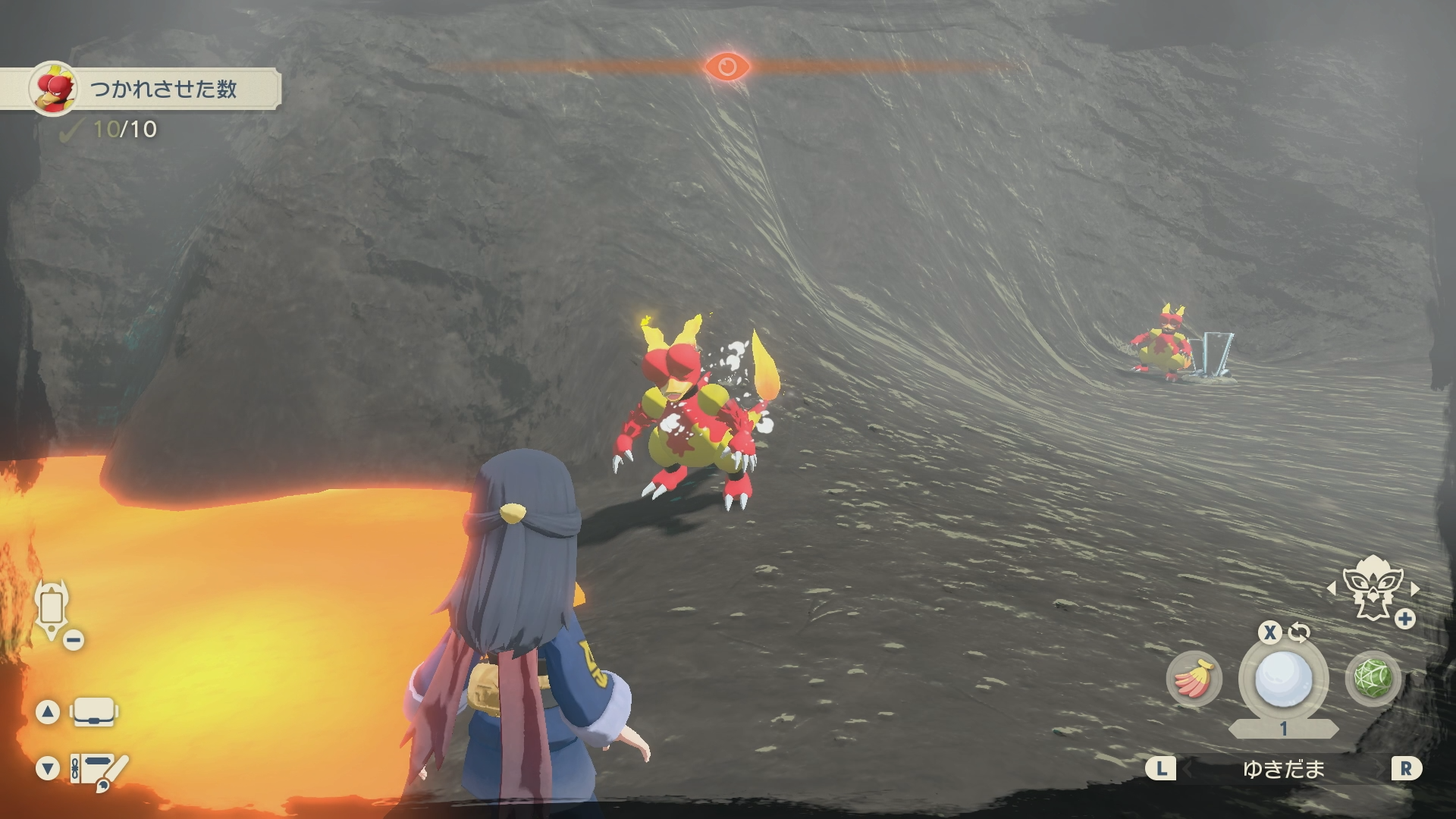Open the Arc Phone map icon
Screen dimensions: 1456x819
(52, 609)
